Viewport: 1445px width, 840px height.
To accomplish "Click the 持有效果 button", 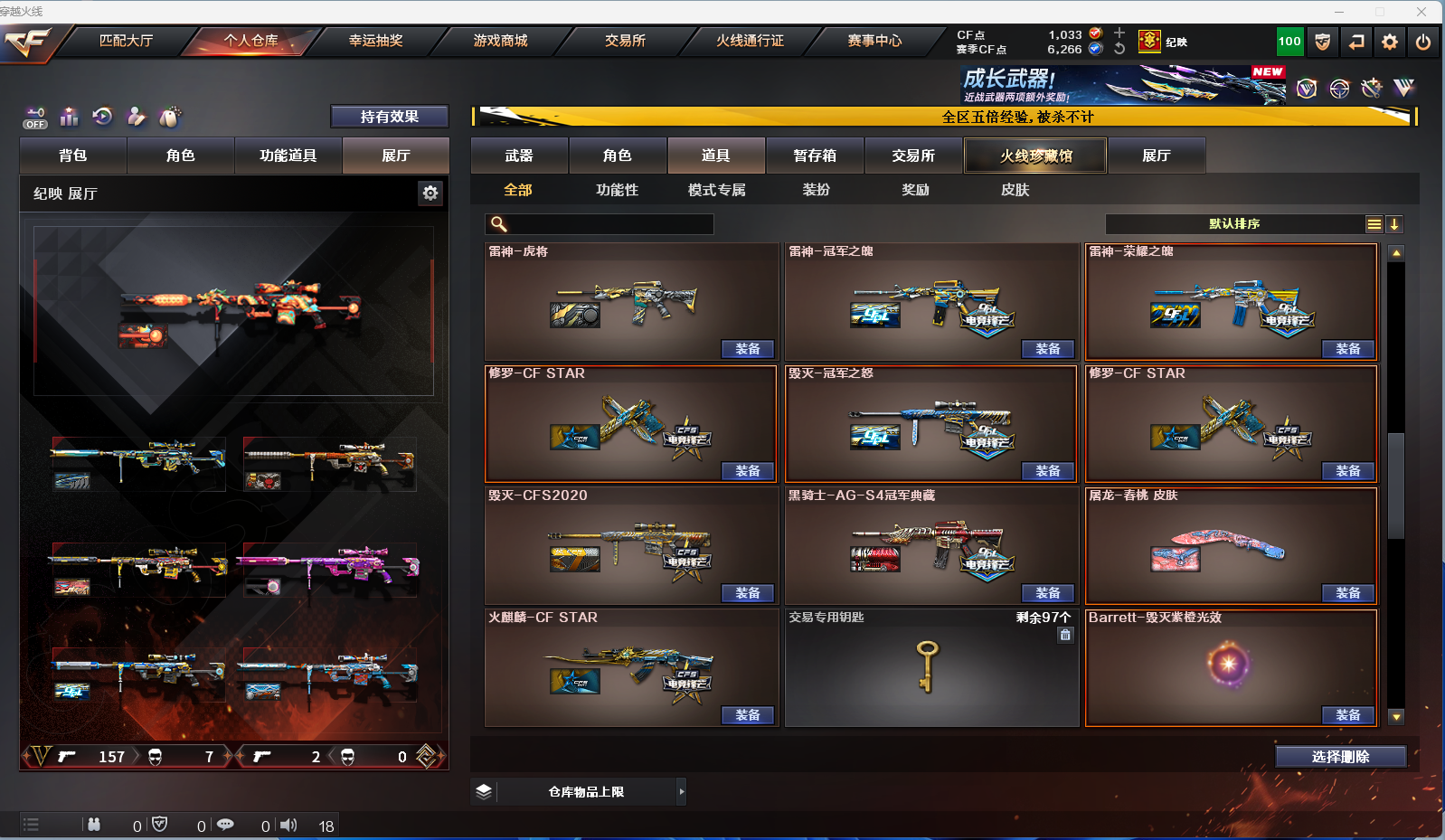I will pyautogui.click(x=389, y=117).
